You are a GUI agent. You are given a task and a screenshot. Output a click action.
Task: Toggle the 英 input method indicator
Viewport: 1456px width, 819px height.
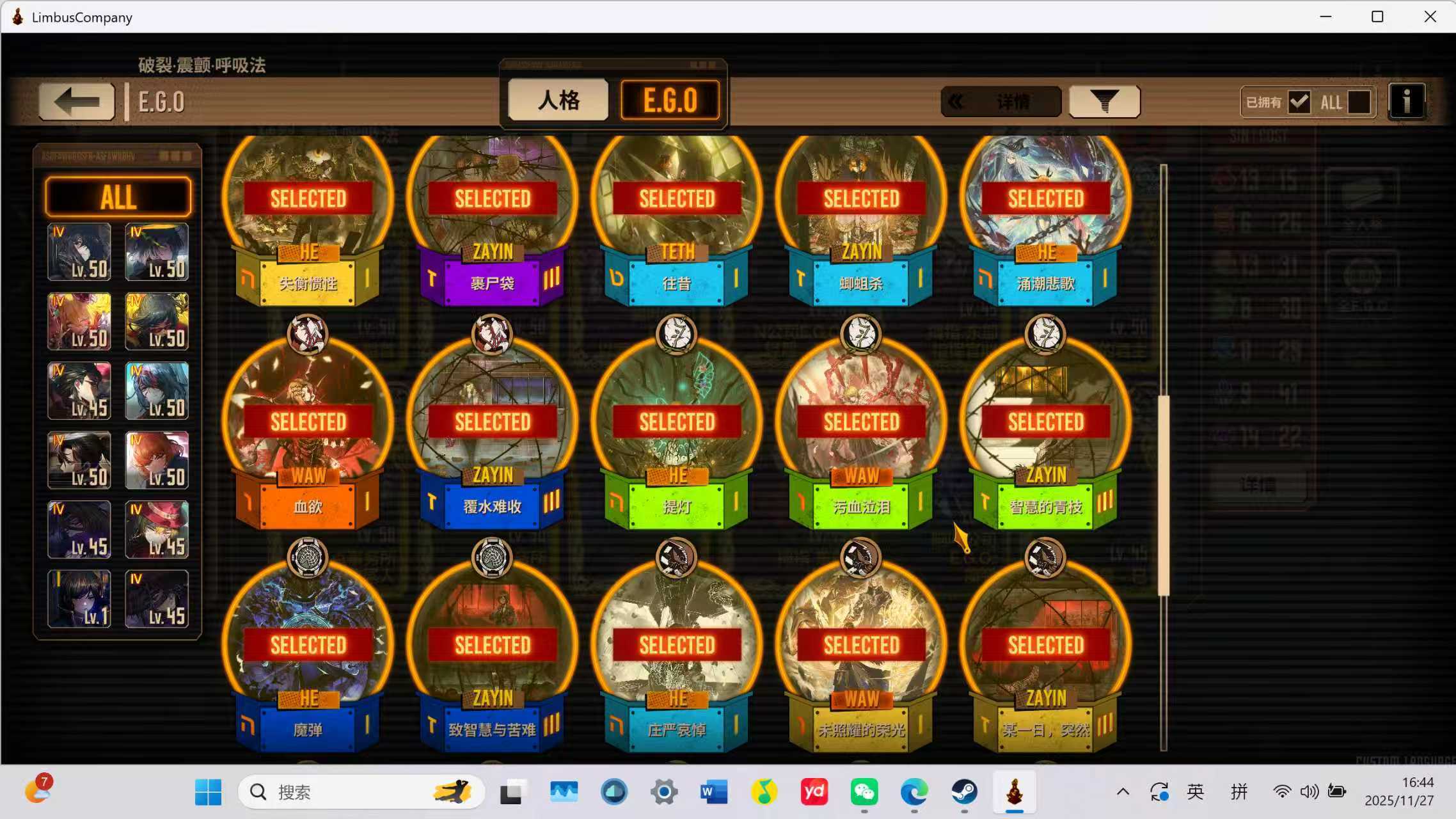[x=1194, y=791]
